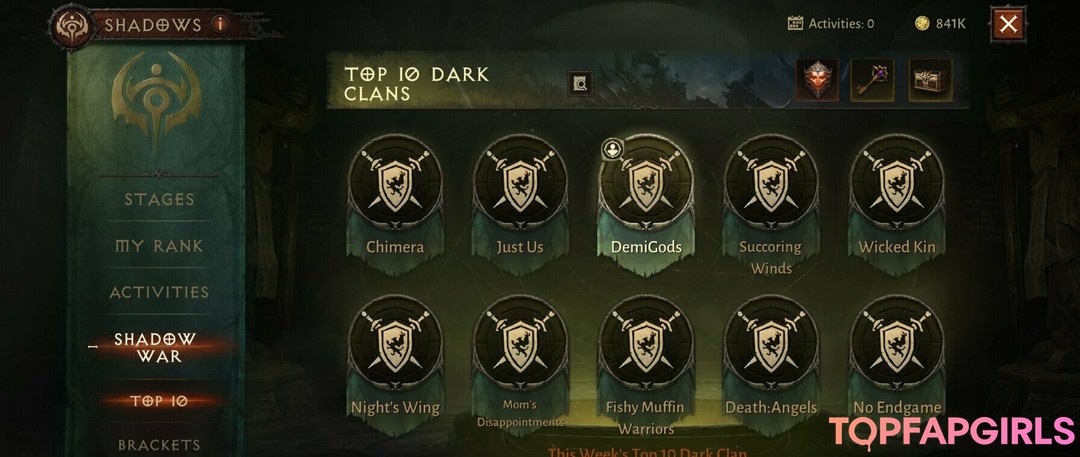View the DemiGods clan
Viewport: 1080px width, 457px height.
[646, 185]
